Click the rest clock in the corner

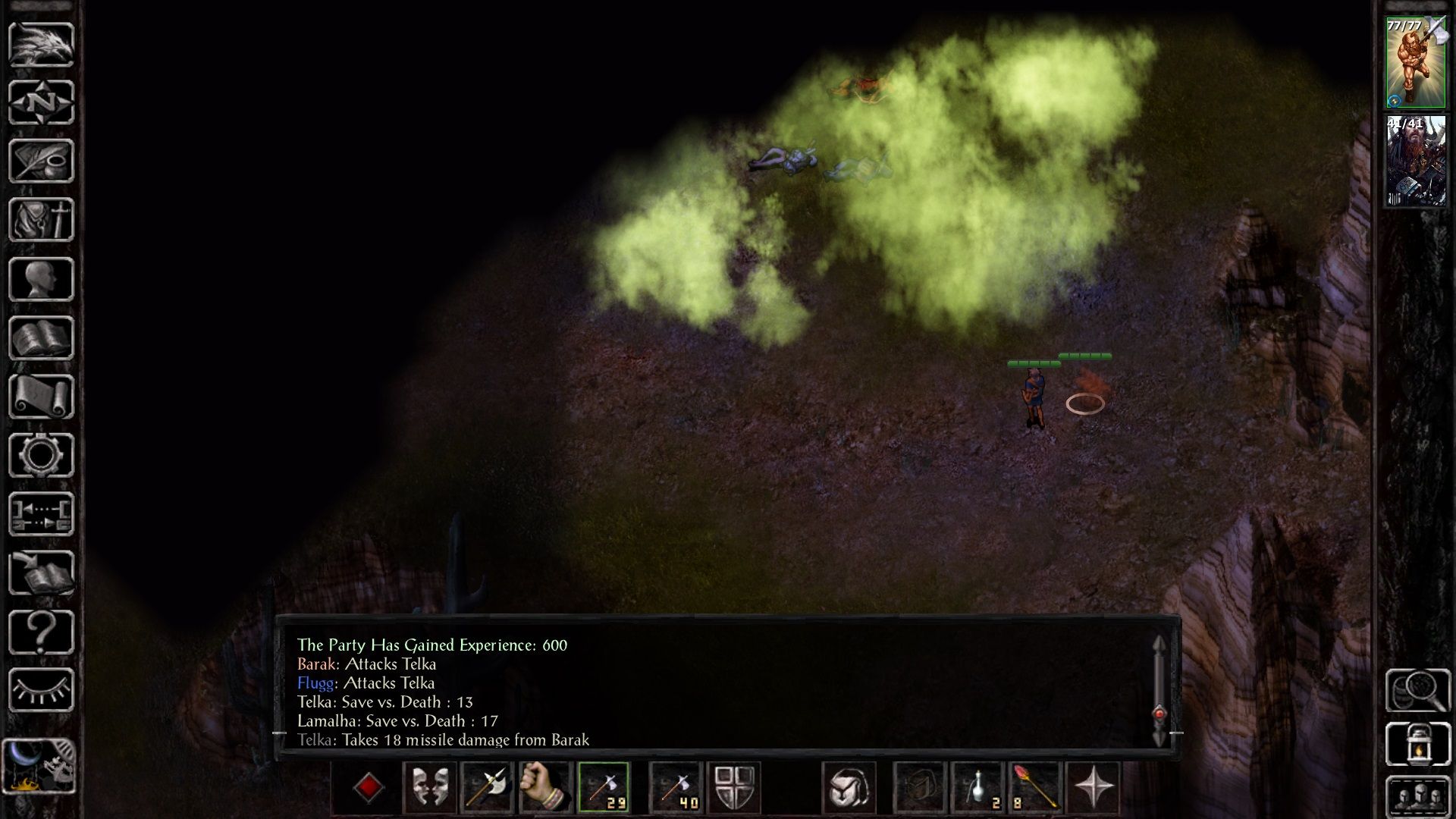(39, 766)
